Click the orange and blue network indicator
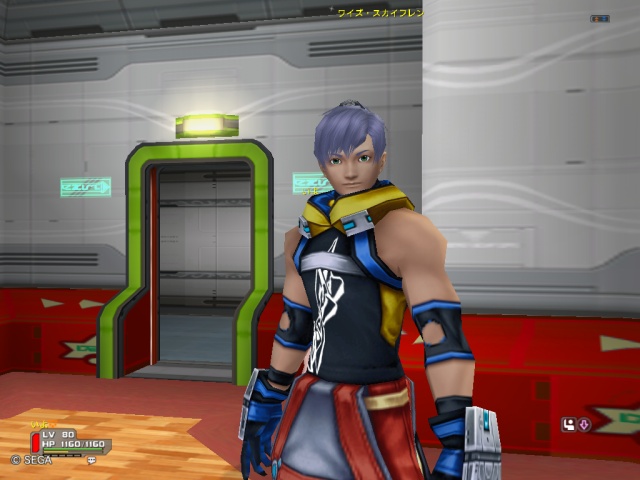Viewport: 640px width, 480px height. [x=600, y=18]
